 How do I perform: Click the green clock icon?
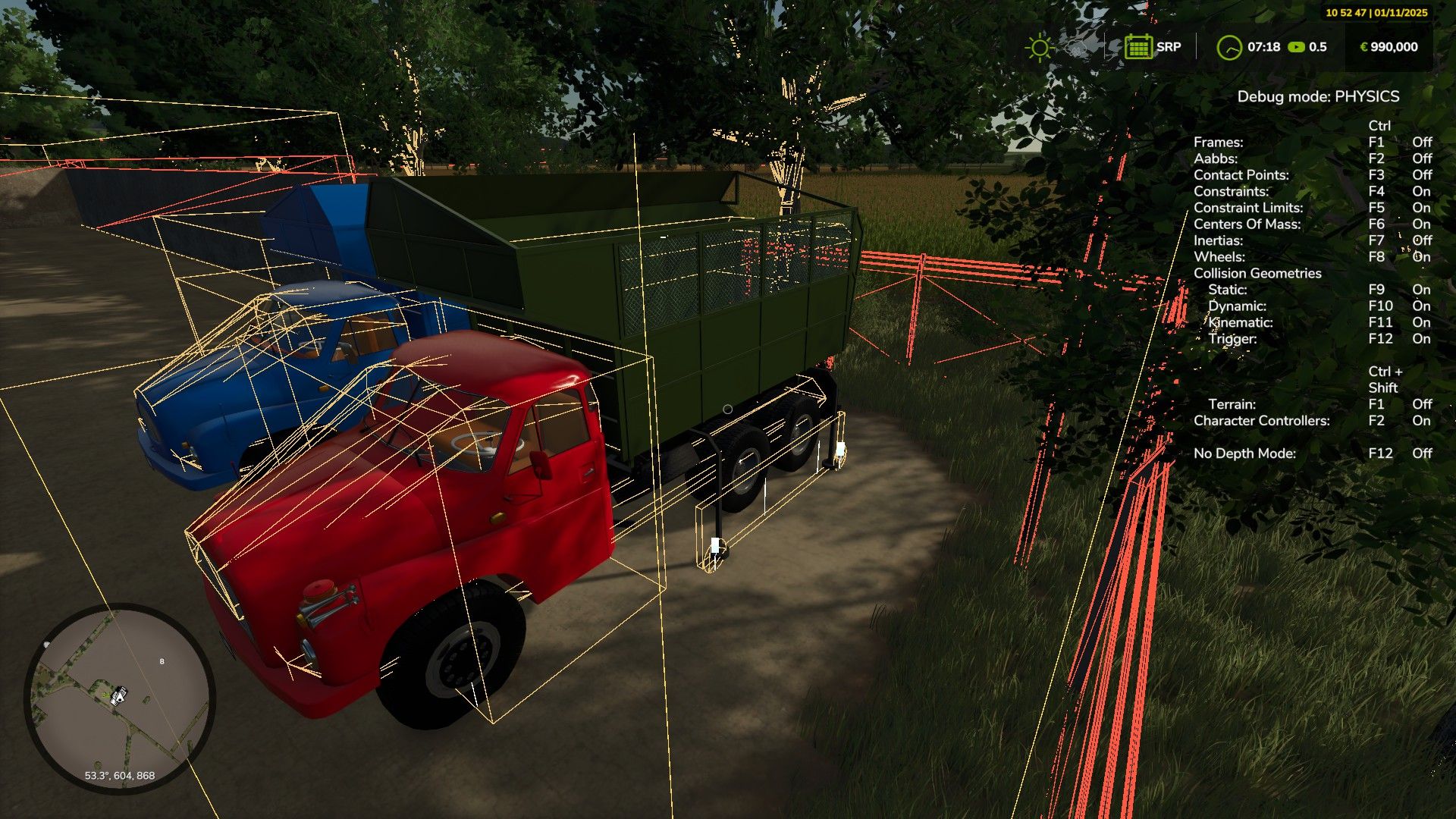1229,48
